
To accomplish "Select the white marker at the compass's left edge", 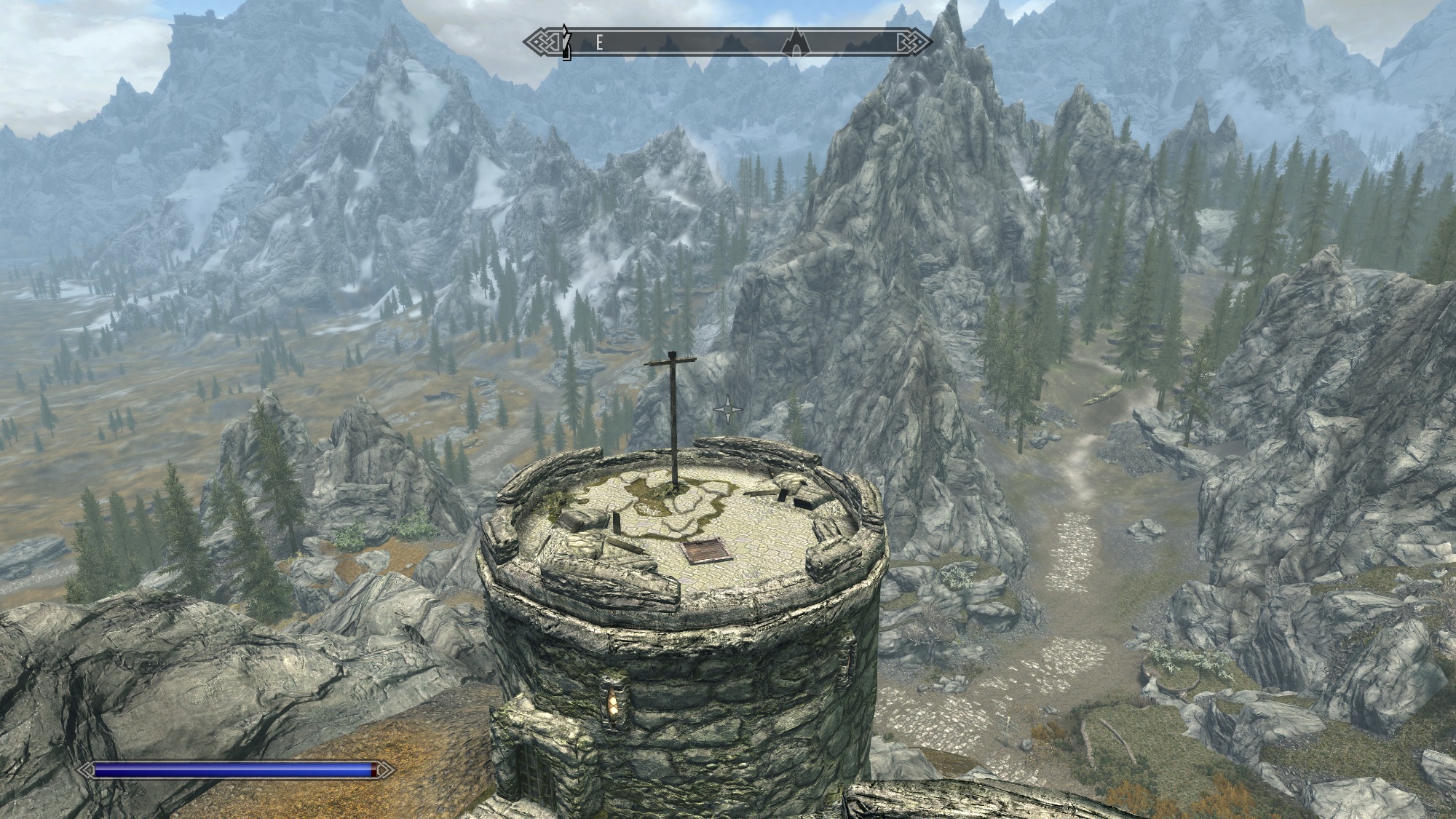I will 565,41.
